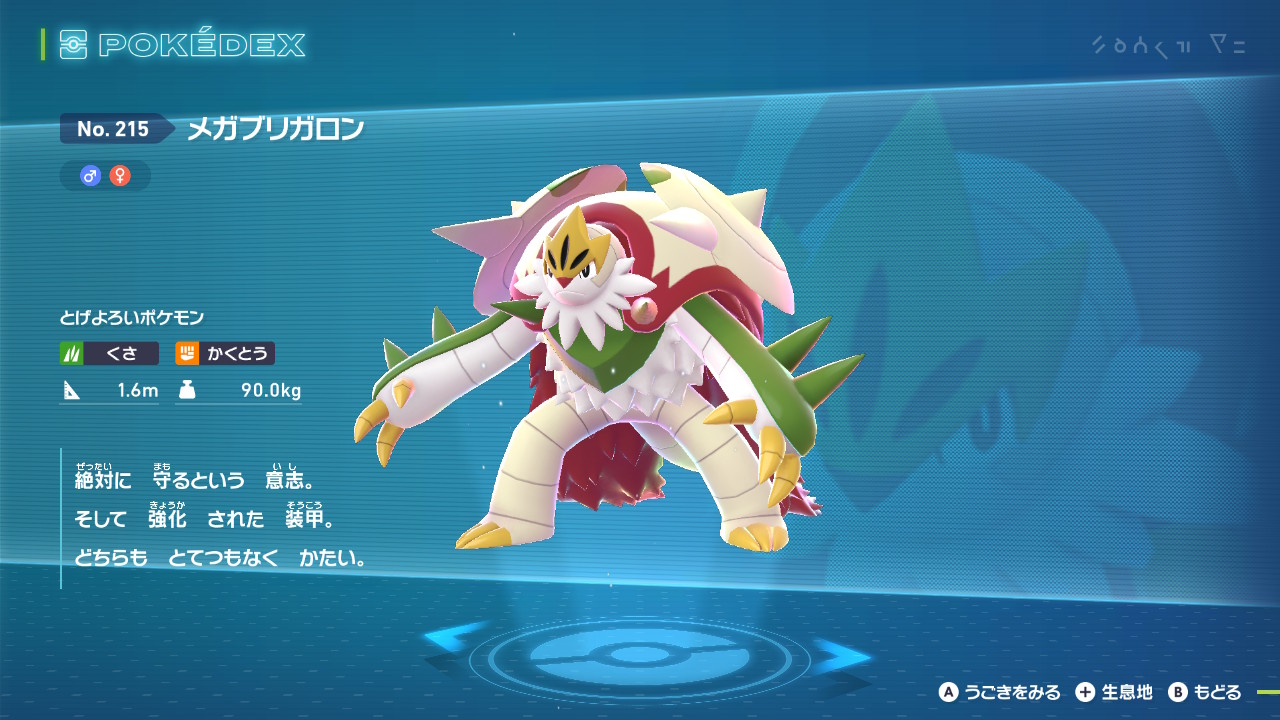Select the red female gender icon
This screenshot has width=1280, height=720.
tap(120, 176)
